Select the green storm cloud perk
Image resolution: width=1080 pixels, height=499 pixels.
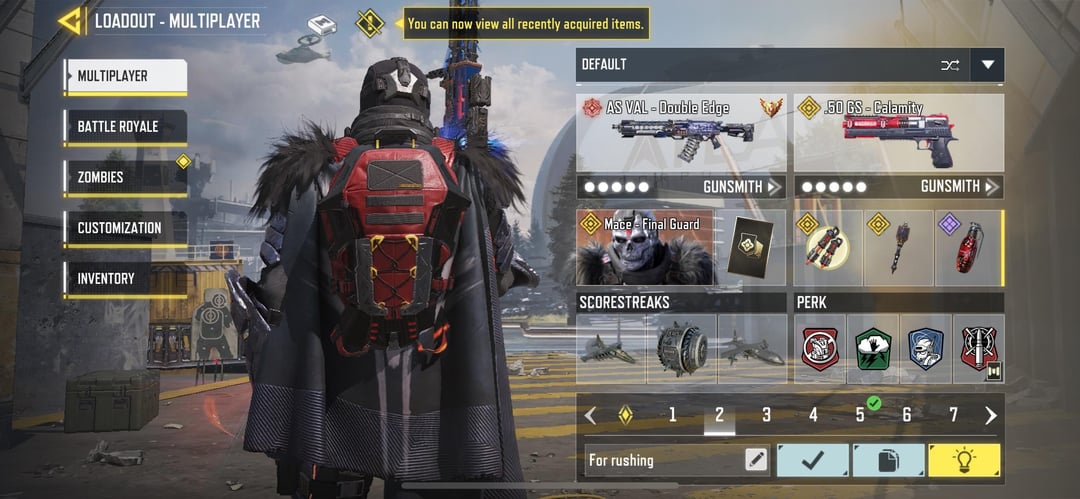(873, 348)
